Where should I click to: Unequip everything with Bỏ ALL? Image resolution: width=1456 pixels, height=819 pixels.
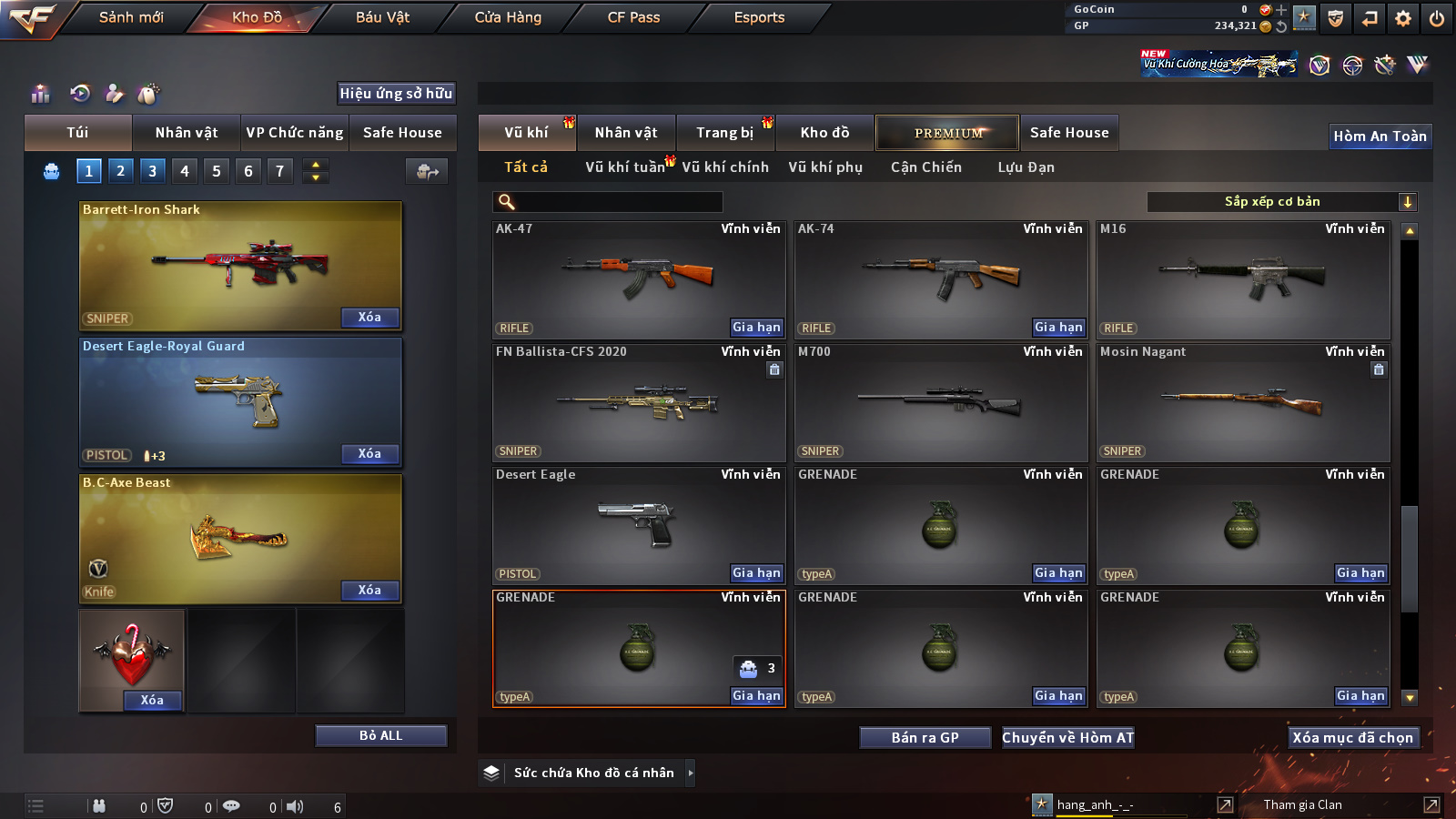click(x=380, y=735)
